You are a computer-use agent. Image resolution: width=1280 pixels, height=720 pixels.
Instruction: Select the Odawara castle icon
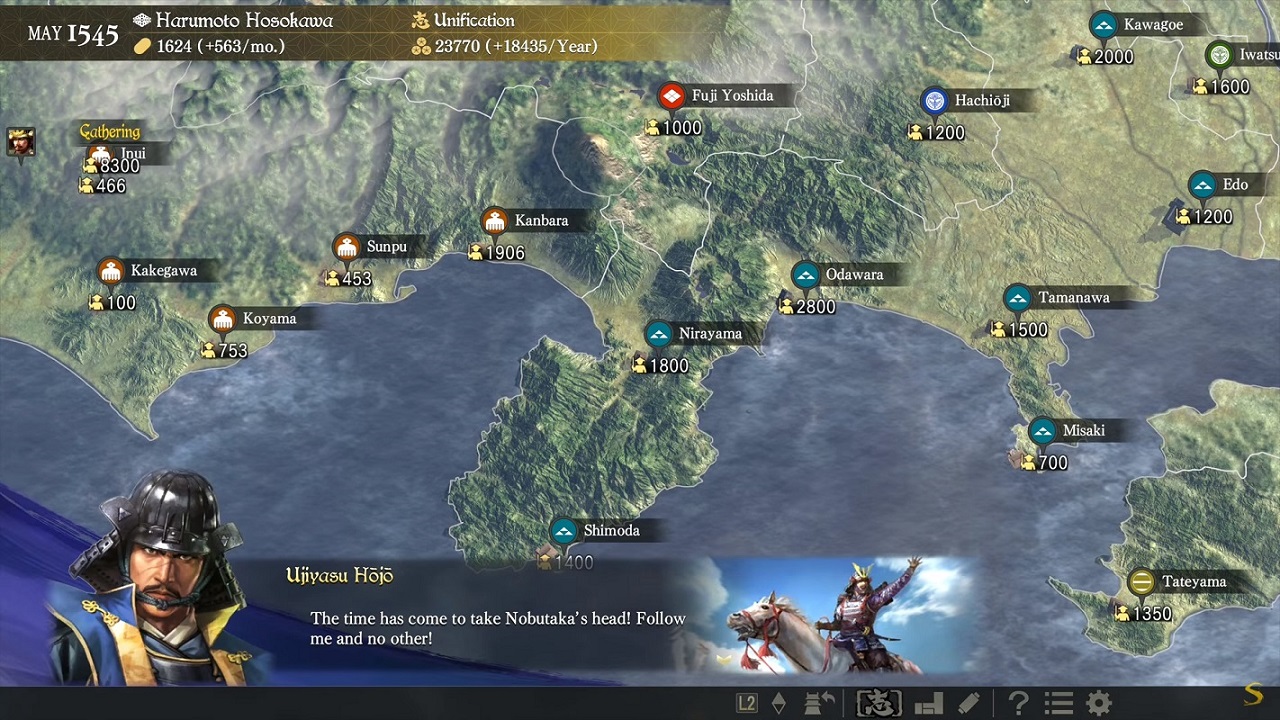[806, 273]
